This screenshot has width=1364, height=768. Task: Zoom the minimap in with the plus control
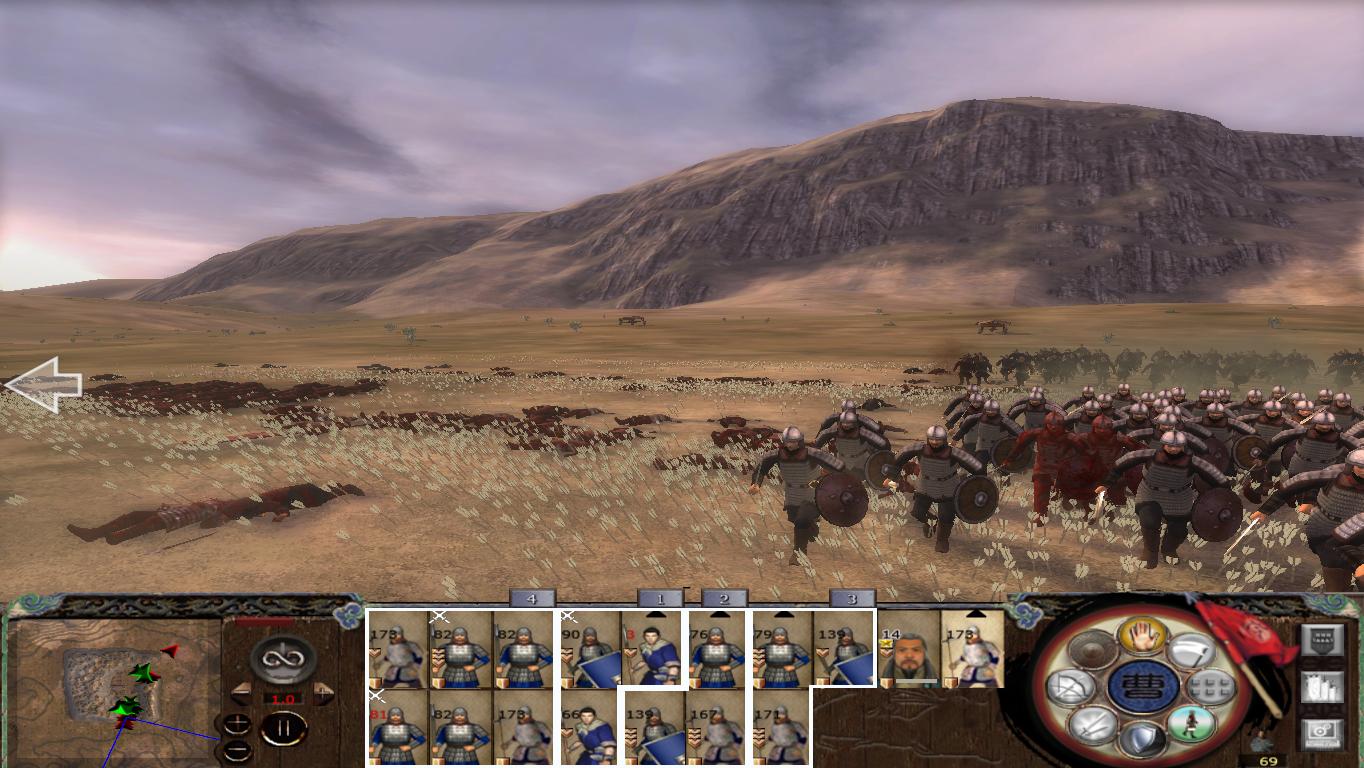tap(237, 721)
